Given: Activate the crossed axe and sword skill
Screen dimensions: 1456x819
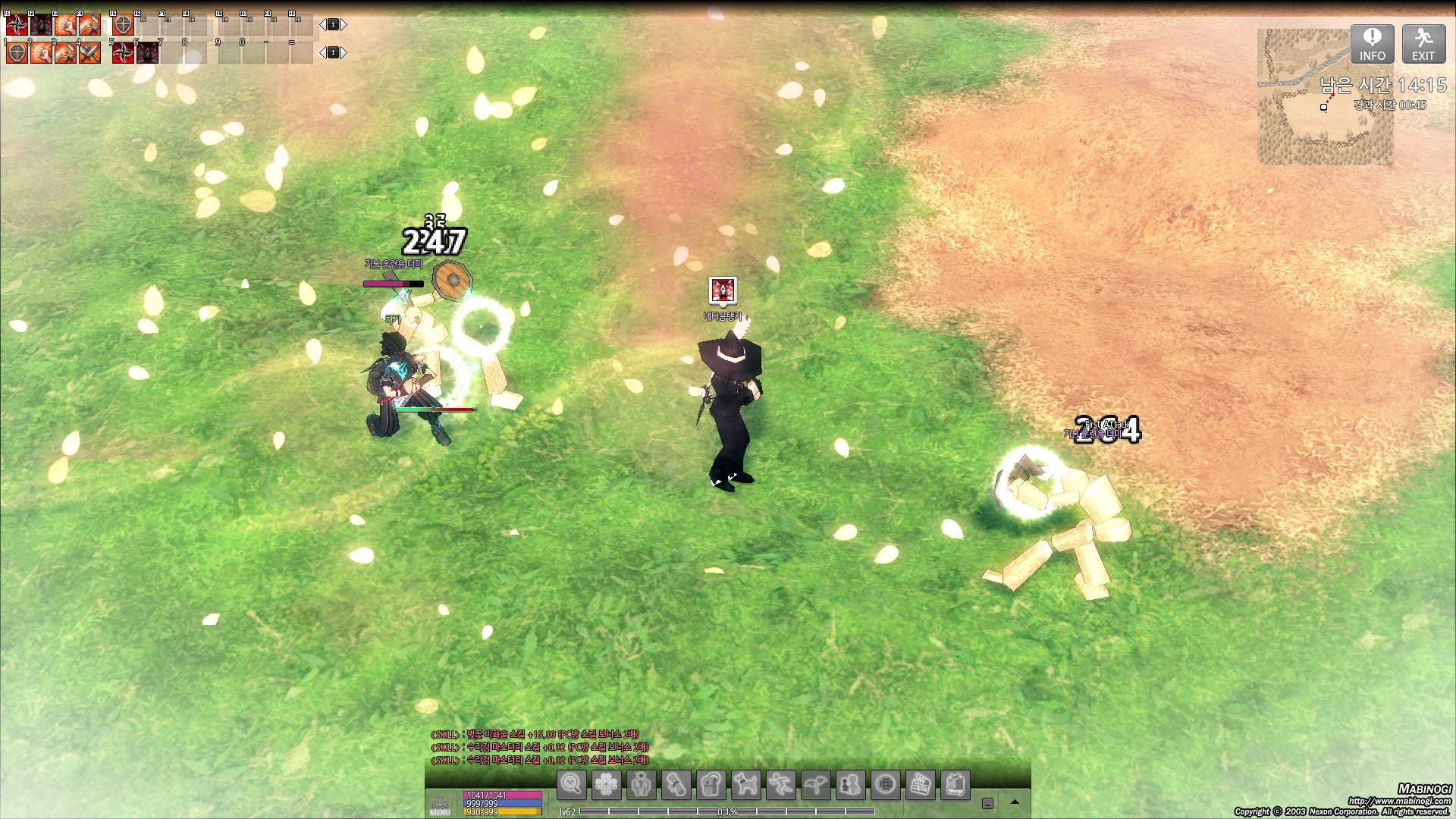Looking at the screenshot, I should [x=89, y=53].
